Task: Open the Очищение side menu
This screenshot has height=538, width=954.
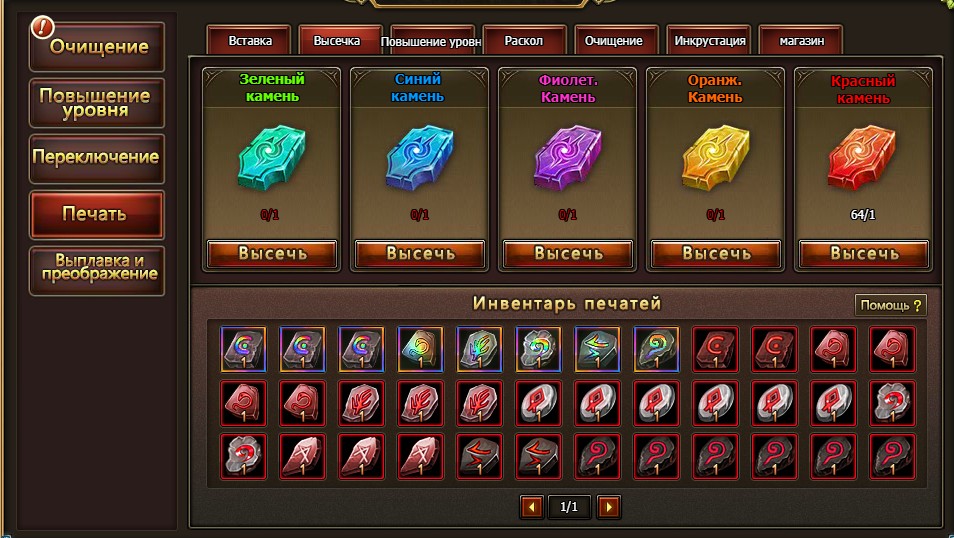Action: (x=97, y=46)
